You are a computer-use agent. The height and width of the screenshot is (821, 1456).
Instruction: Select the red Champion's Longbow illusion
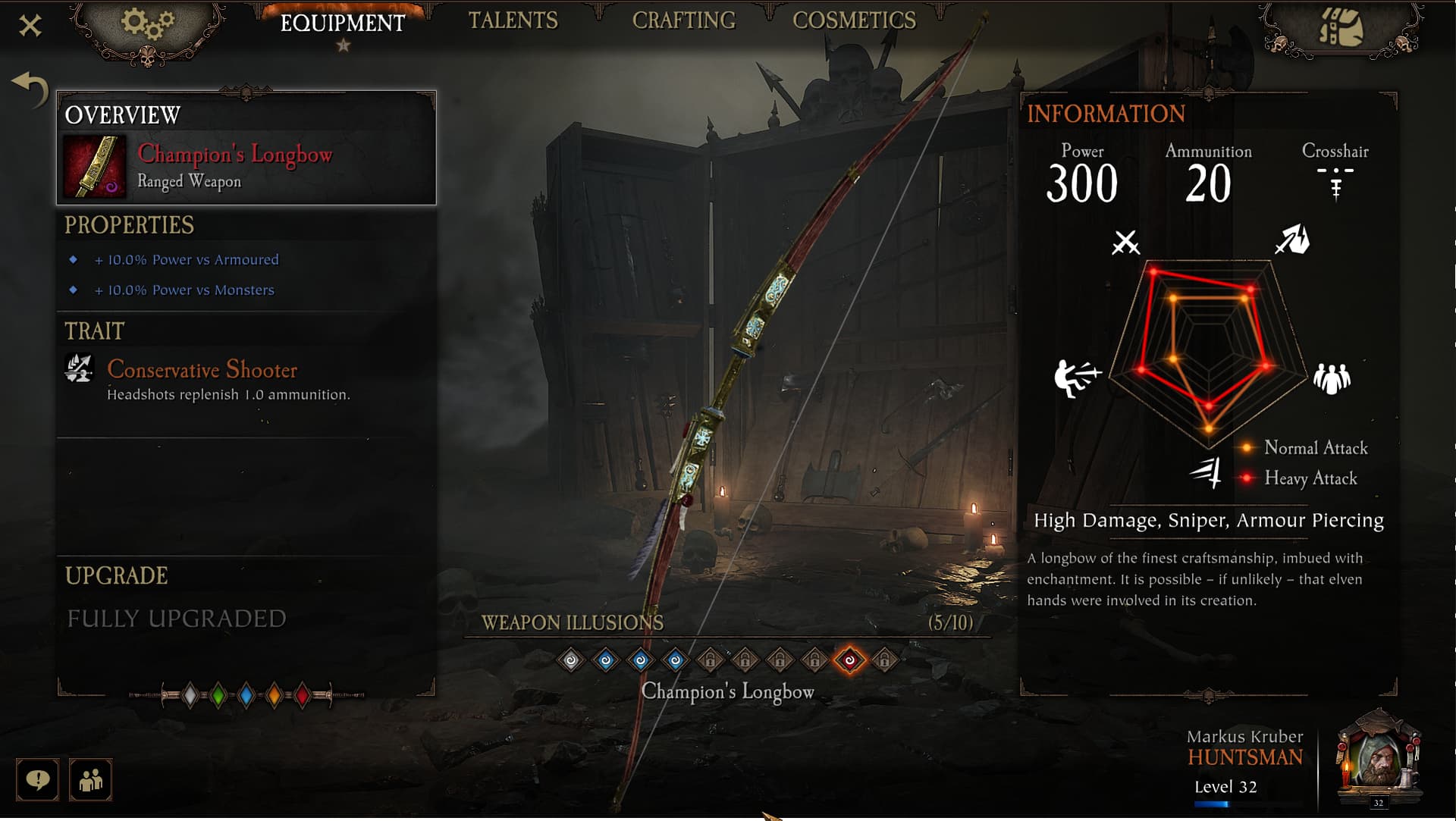tap(849, 660)
